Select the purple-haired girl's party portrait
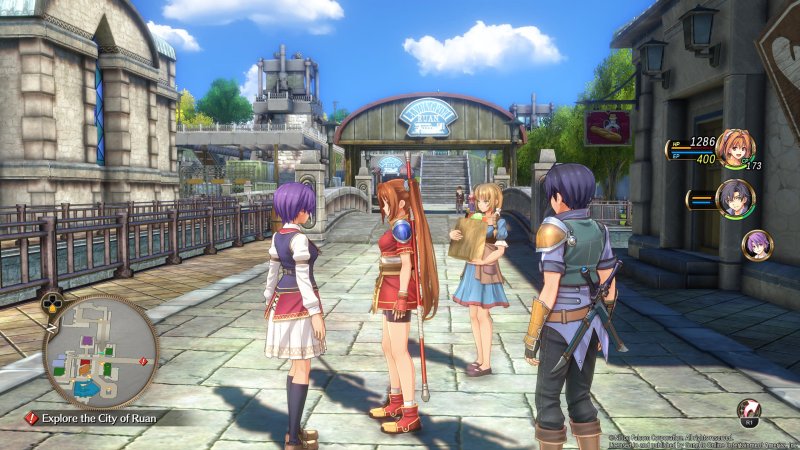The height and width of the screenshot is (450, 800). tap(756, 244)
